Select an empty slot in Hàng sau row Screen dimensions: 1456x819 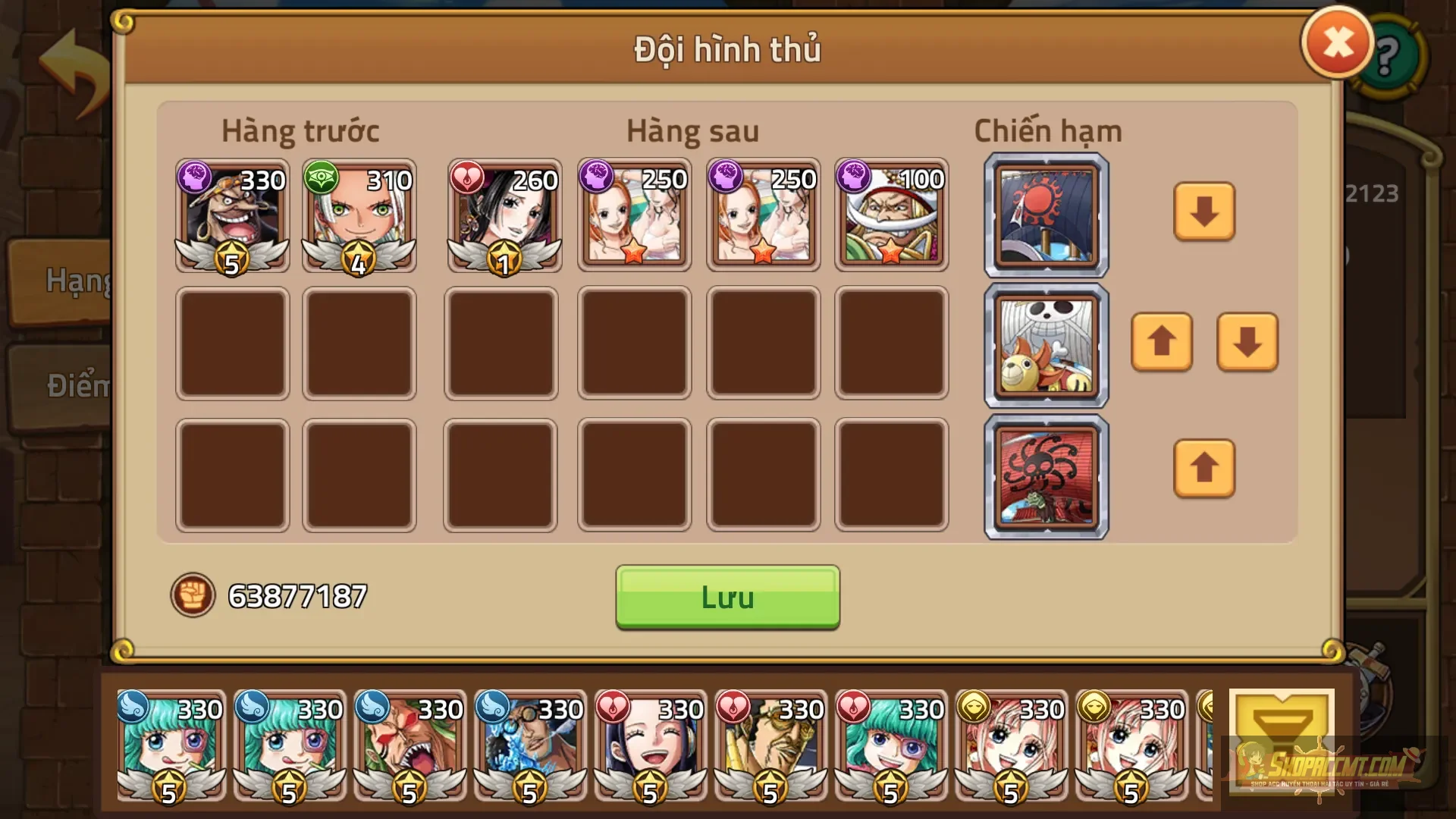(x=633, y=345)
